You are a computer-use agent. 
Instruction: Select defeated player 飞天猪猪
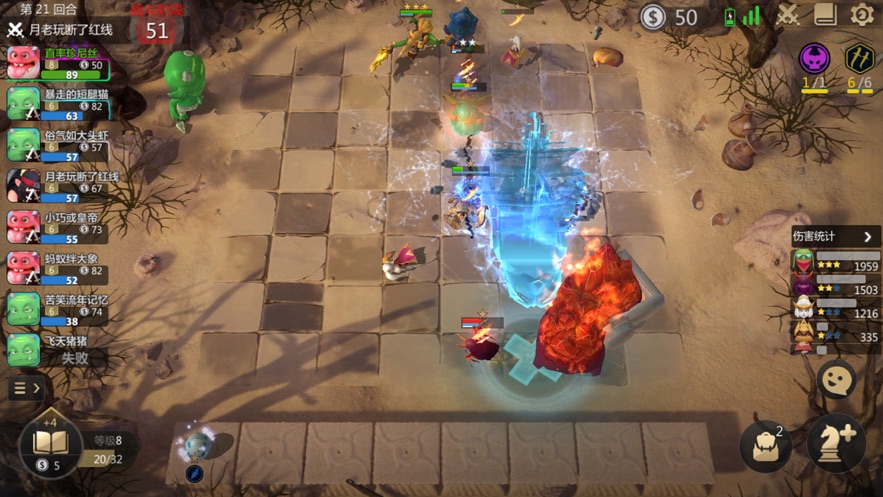(x=57, y=349)
